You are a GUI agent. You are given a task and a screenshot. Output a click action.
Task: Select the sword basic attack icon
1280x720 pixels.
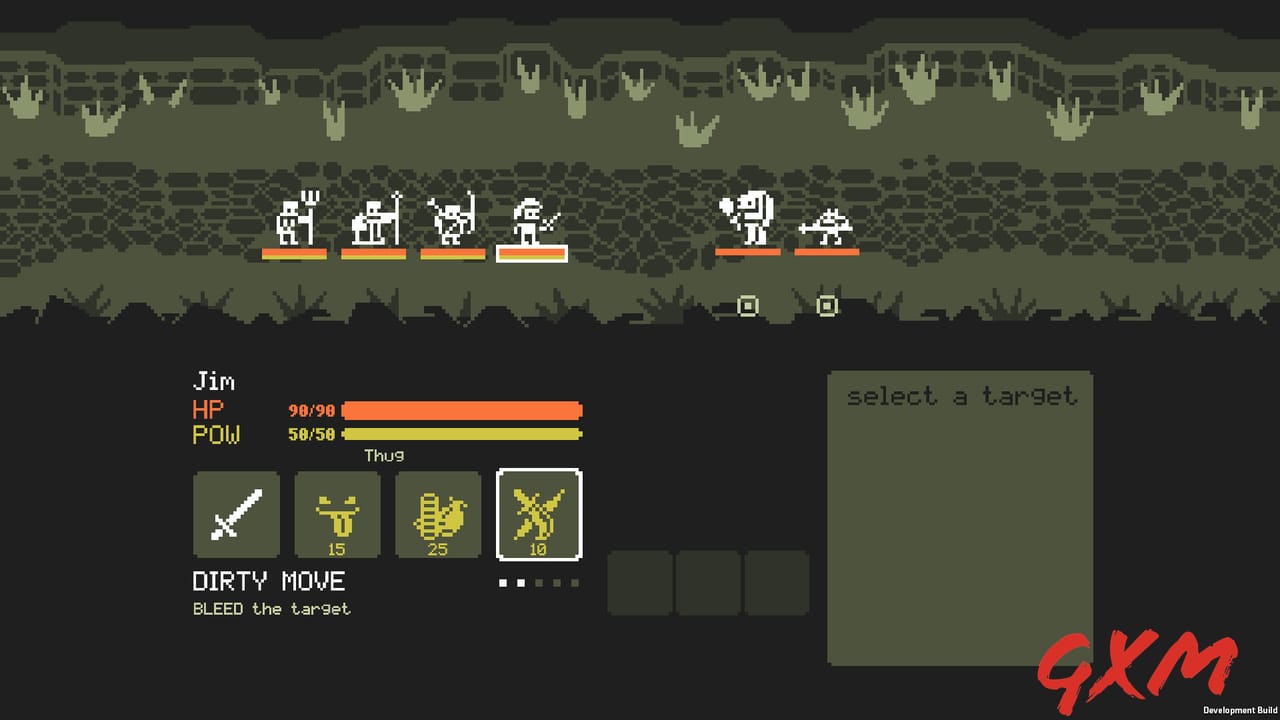(x=235, y=514)
